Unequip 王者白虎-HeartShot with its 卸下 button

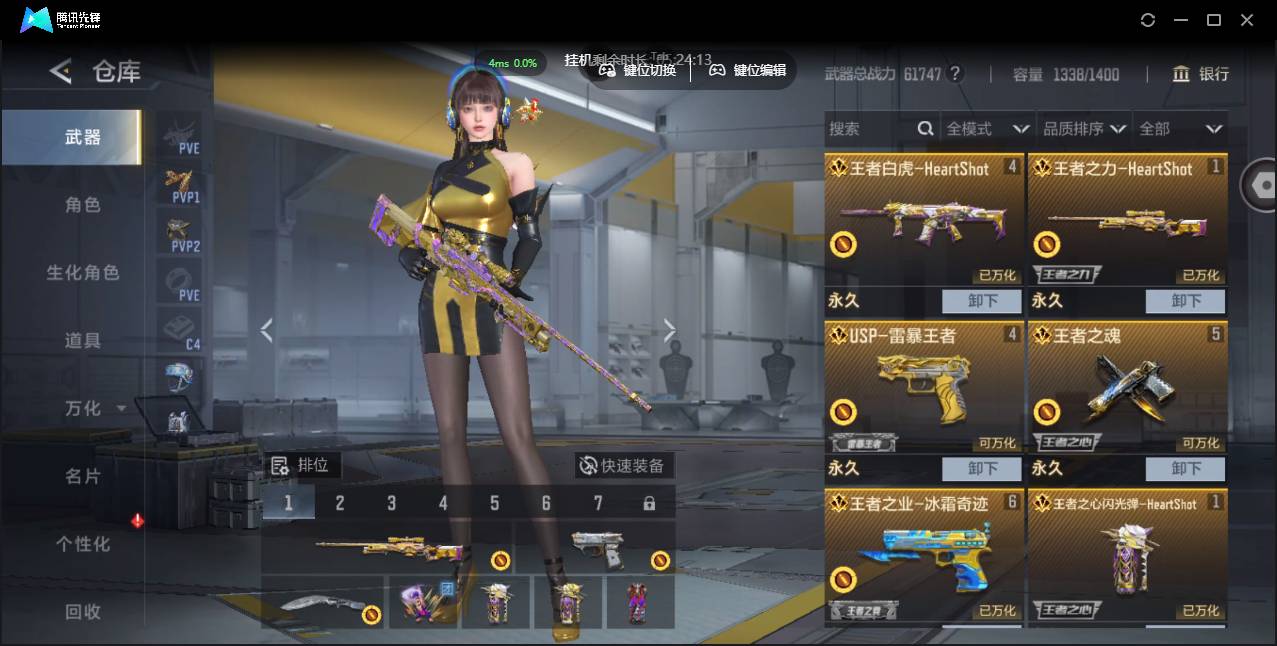click(x=981, y=301)
